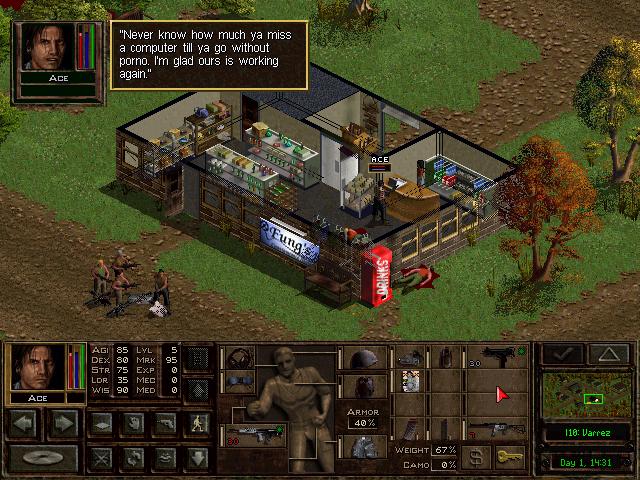
Task: Click the checkmark done button
Action: click(563, 353)
